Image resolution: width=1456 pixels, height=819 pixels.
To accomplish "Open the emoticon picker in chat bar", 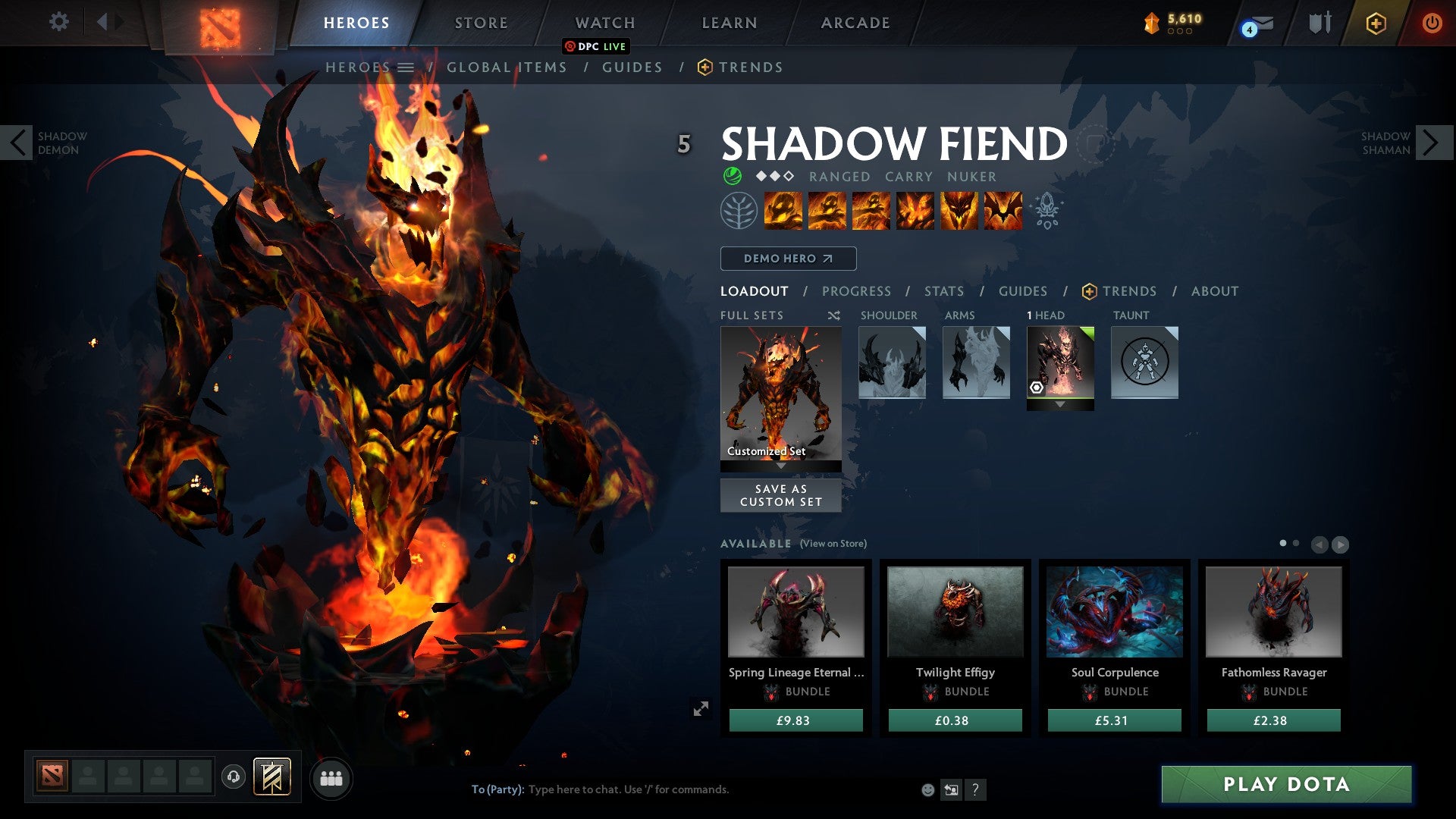I will point(927,789).
